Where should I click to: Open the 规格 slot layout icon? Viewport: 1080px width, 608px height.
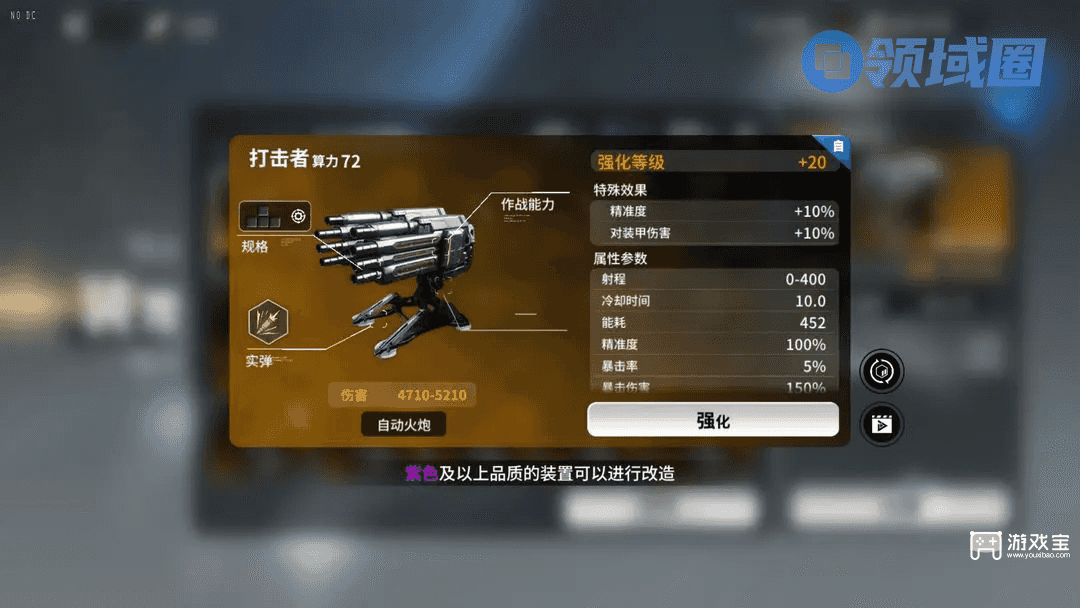[274, 216]
